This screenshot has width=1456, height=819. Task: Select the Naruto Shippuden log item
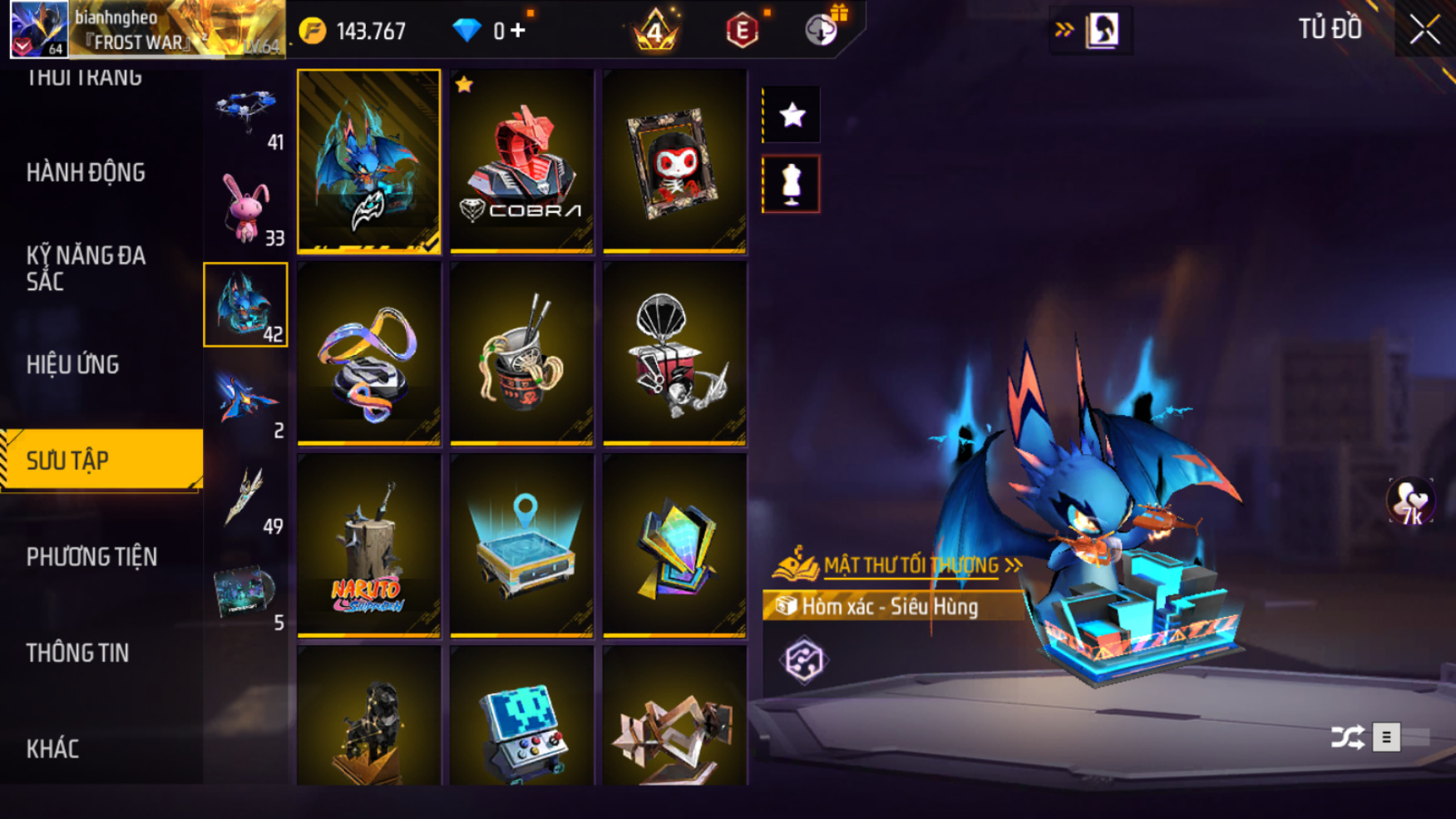(368, 545)
